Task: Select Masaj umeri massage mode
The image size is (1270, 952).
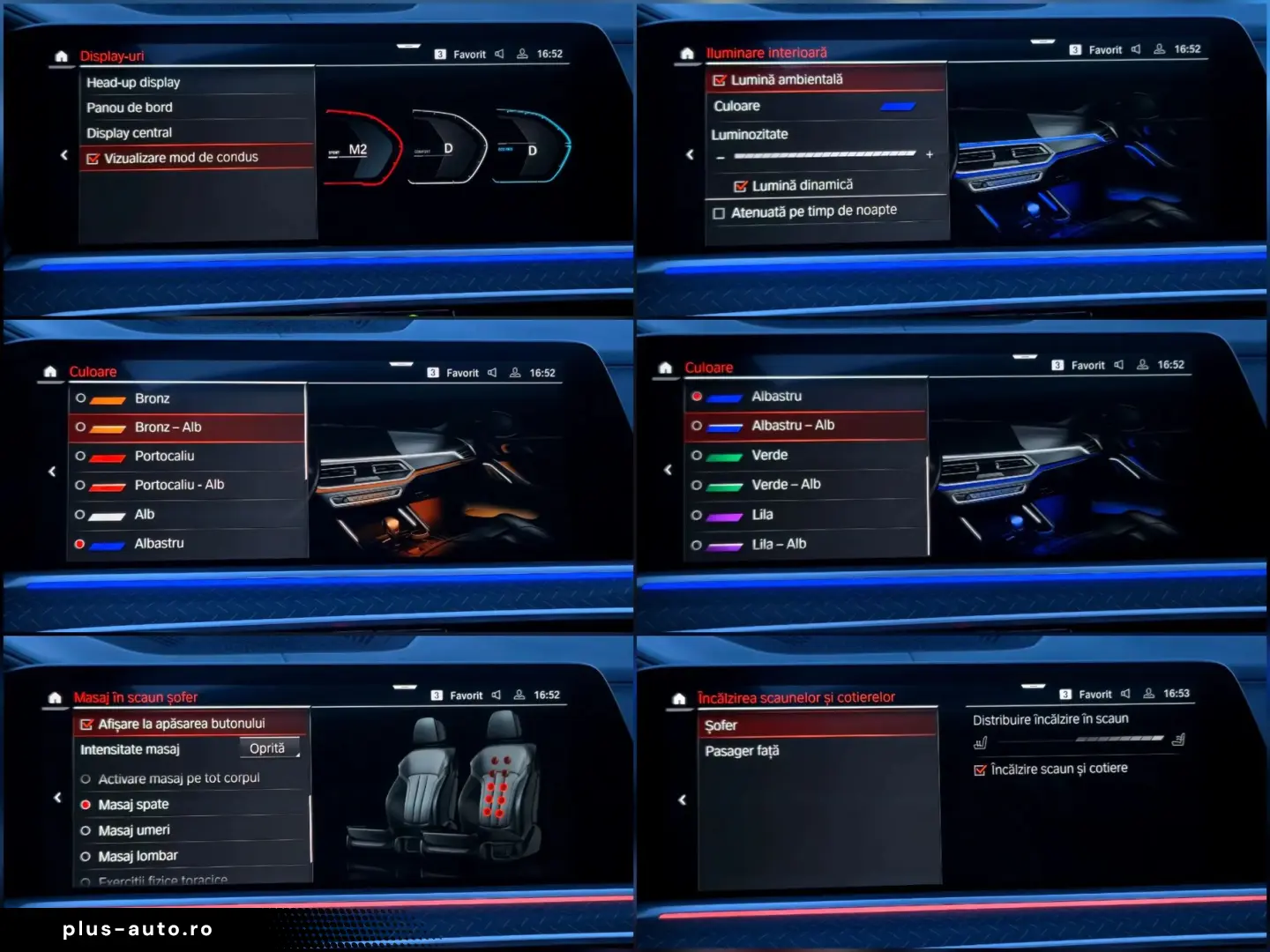Action: coord(132,829)
